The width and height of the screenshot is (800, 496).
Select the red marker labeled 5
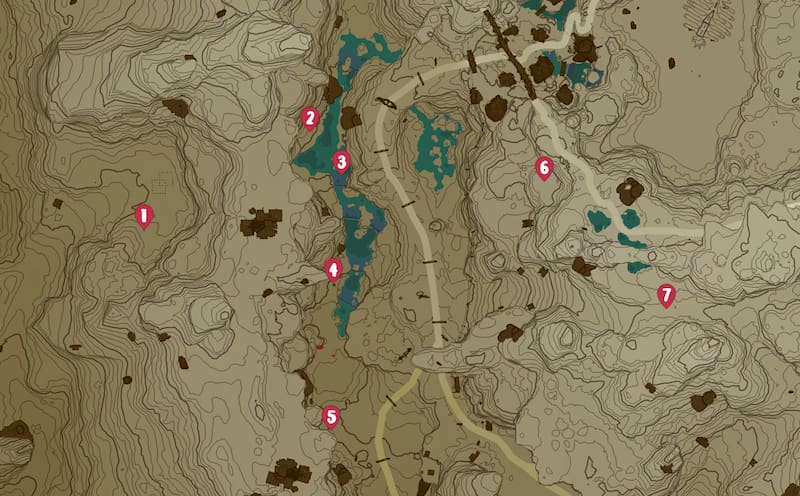click(x=331, y=416)
